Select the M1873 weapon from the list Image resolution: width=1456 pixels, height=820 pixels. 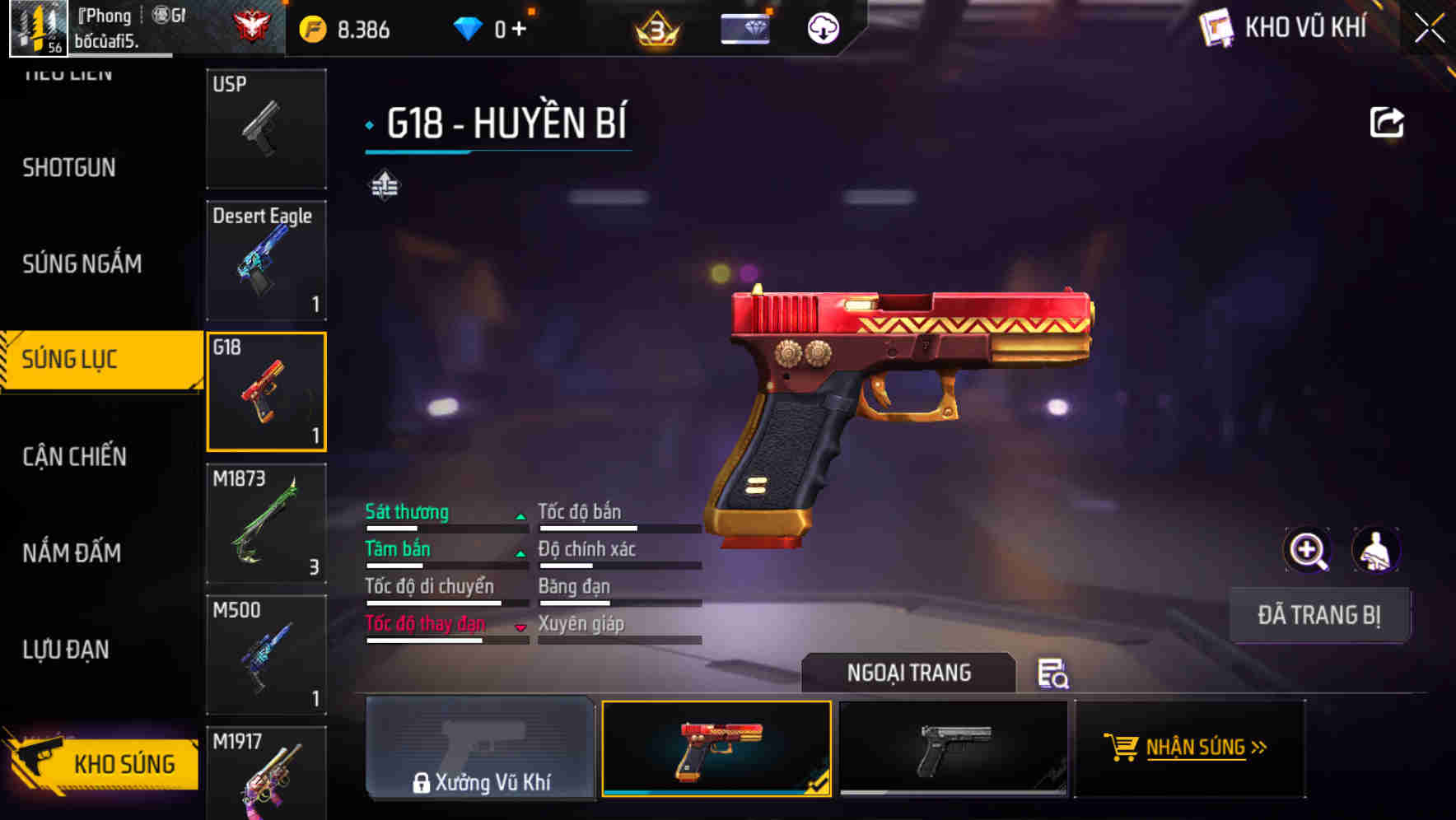click(266, 523)
